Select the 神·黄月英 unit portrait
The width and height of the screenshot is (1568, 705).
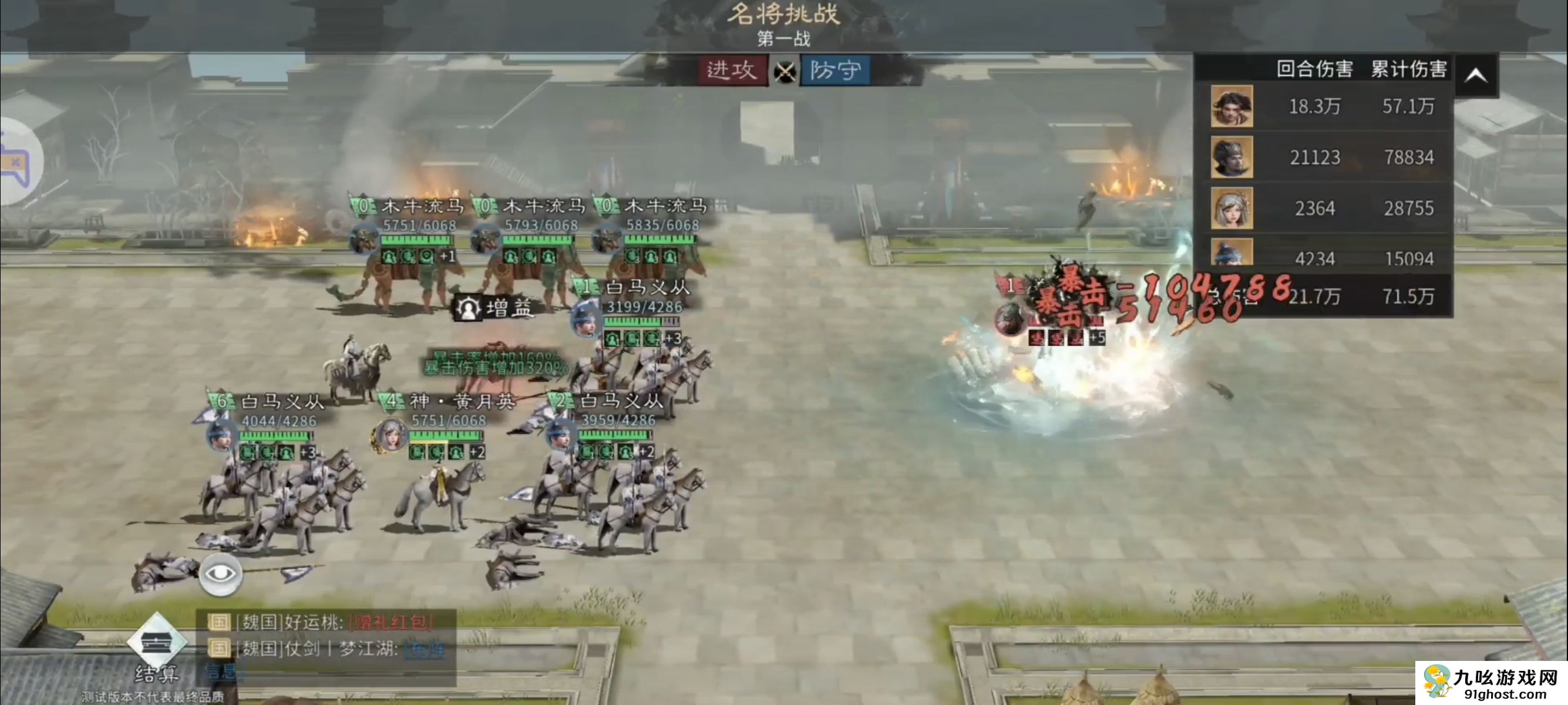pos(390,435)
